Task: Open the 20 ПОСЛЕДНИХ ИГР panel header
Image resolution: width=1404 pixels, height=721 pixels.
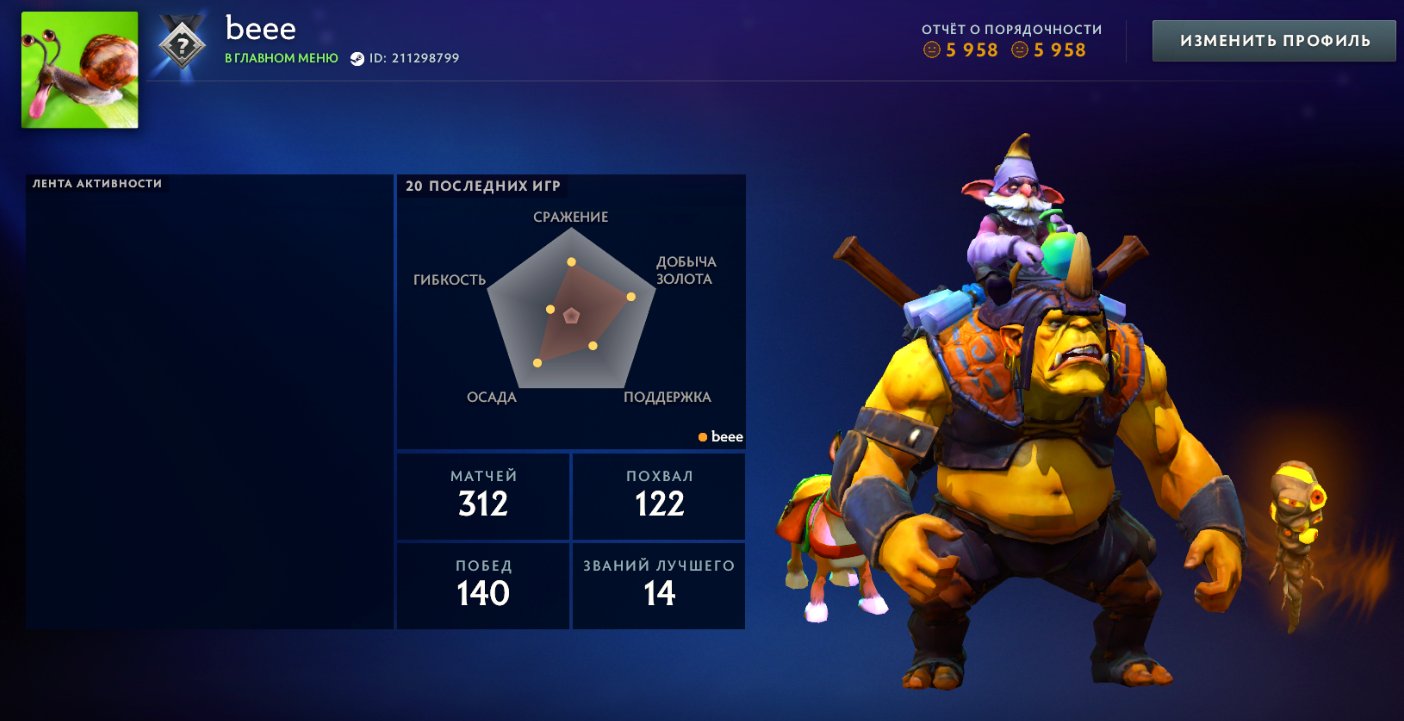Action: pyautogui.click(x=484, y=185)
